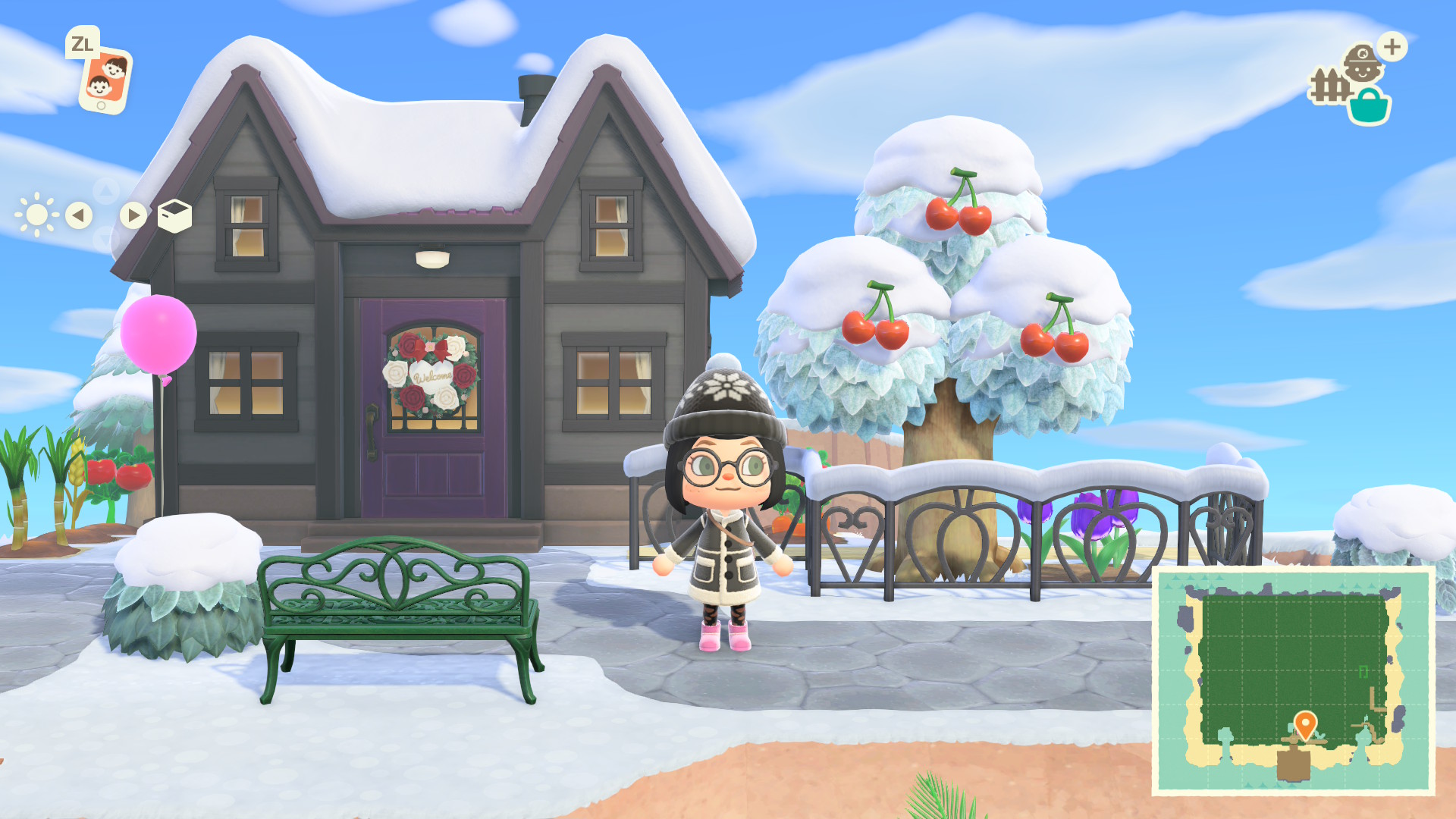Image resolution: width=1456 pixels, height=819 pixels.
Task: Select the previous time of day arrow
Action: 79,215
